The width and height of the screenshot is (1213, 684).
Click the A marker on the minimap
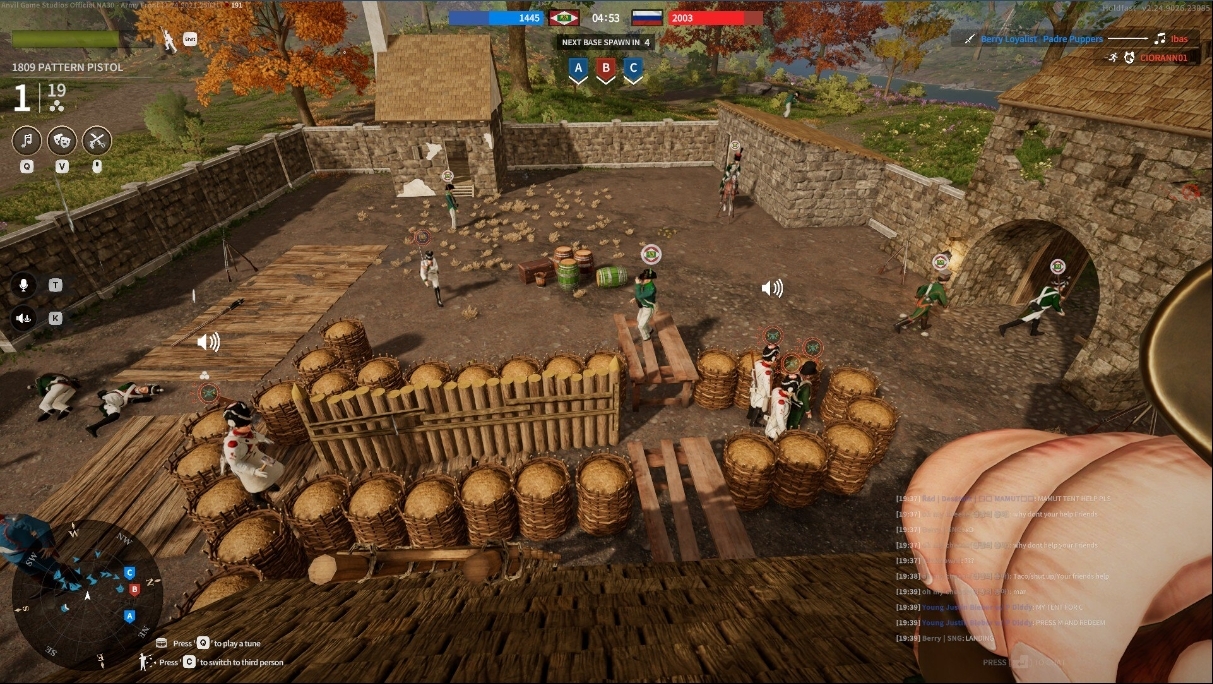[129, 616]
